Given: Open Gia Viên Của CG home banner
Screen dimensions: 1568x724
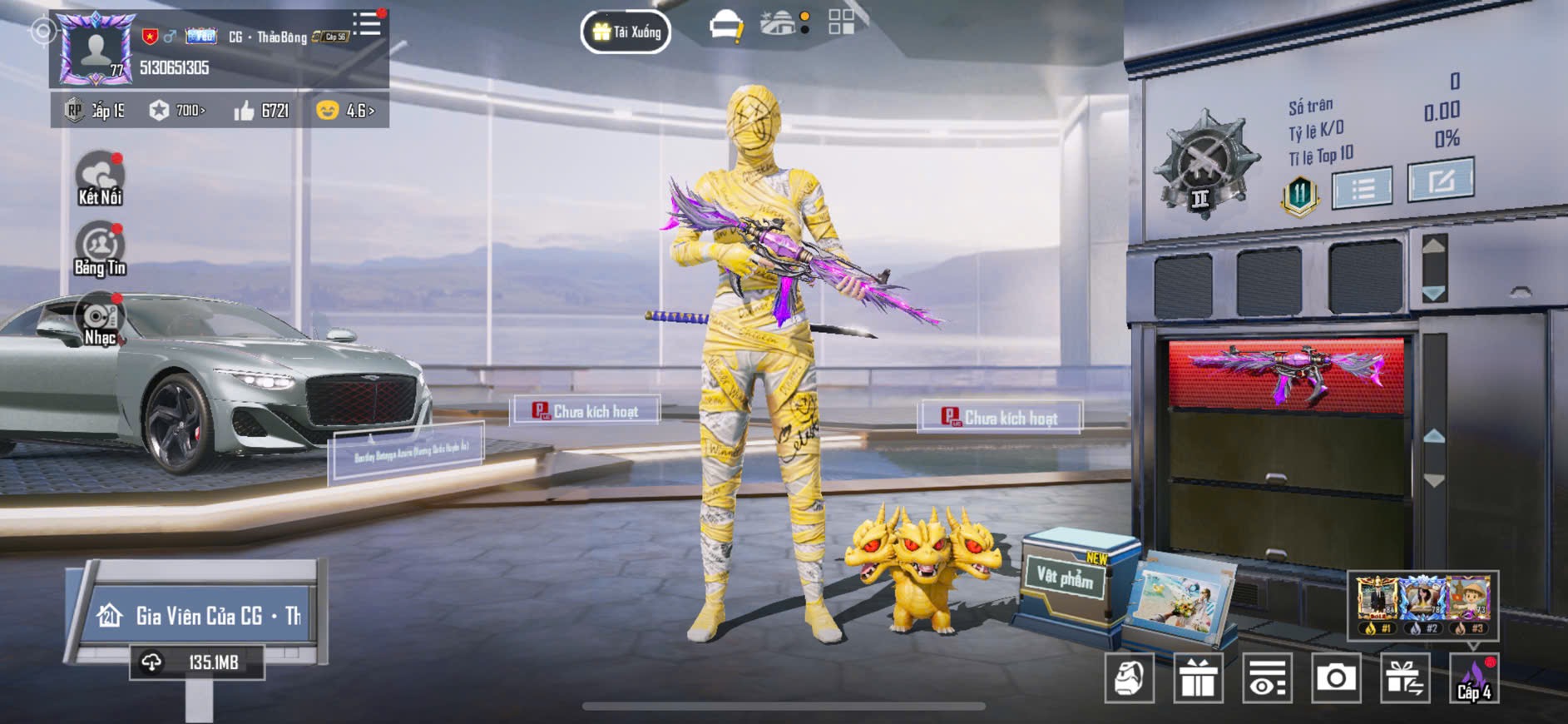Looking at the screenshot, I should 200,615.
